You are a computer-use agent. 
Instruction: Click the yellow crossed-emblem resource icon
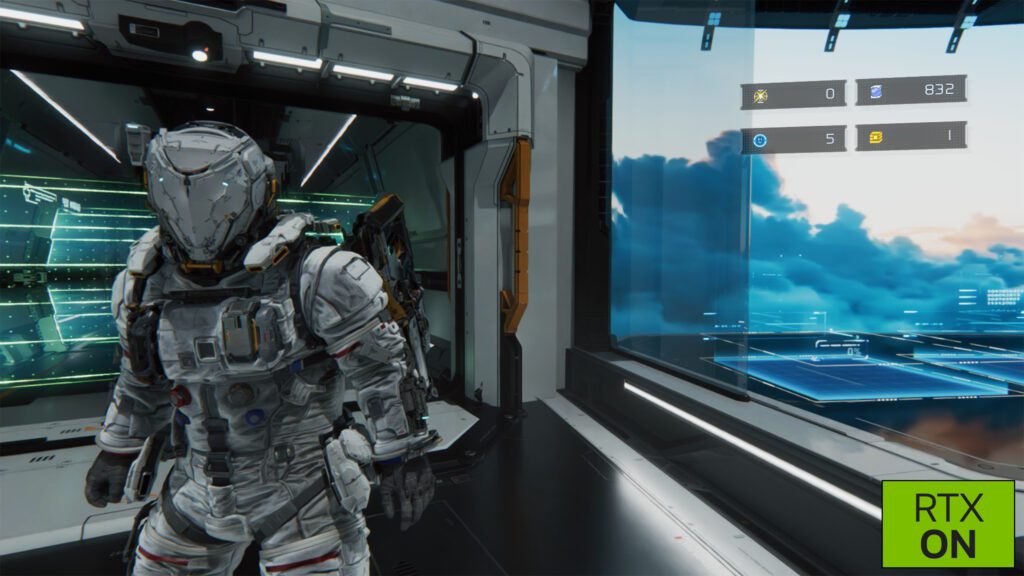(761, 95)
